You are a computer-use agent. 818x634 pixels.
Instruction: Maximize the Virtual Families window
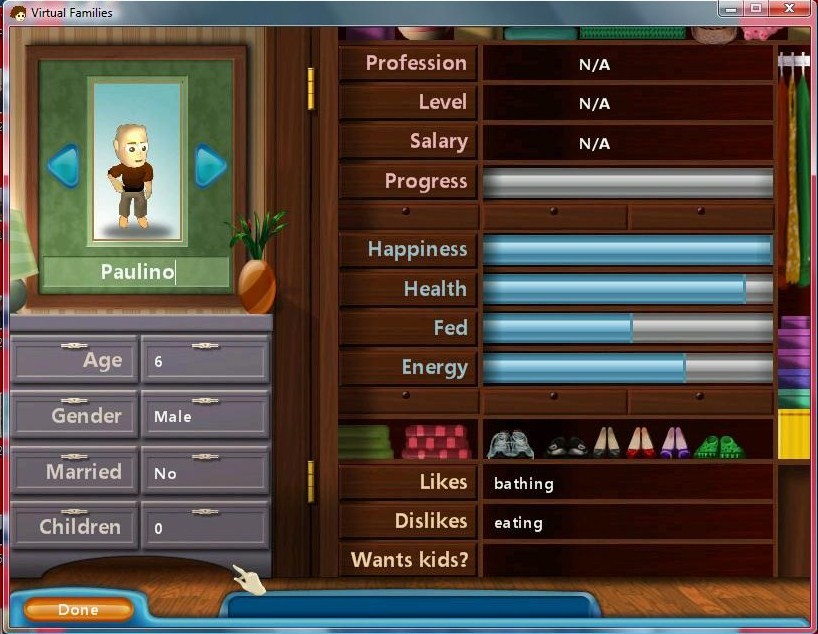(755, 9)
